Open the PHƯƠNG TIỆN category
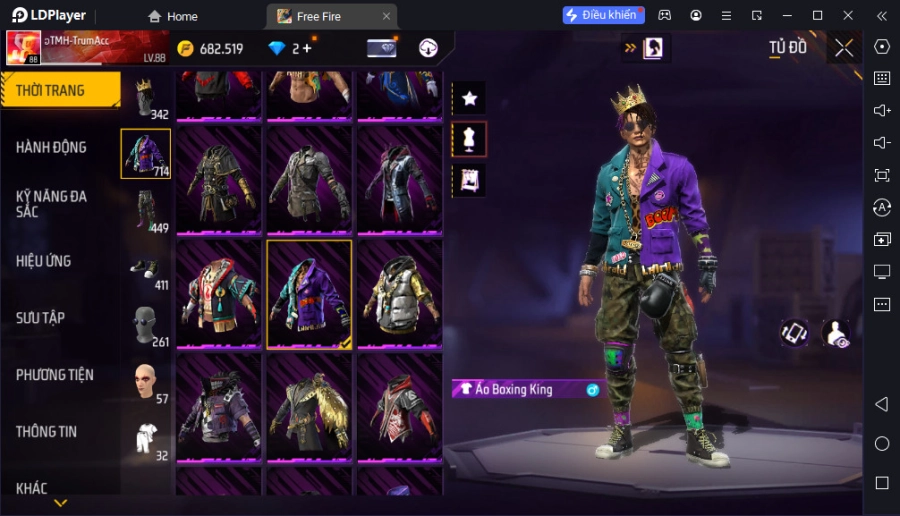This screenshot has height=516, width=900. click(x=55, y=375)
